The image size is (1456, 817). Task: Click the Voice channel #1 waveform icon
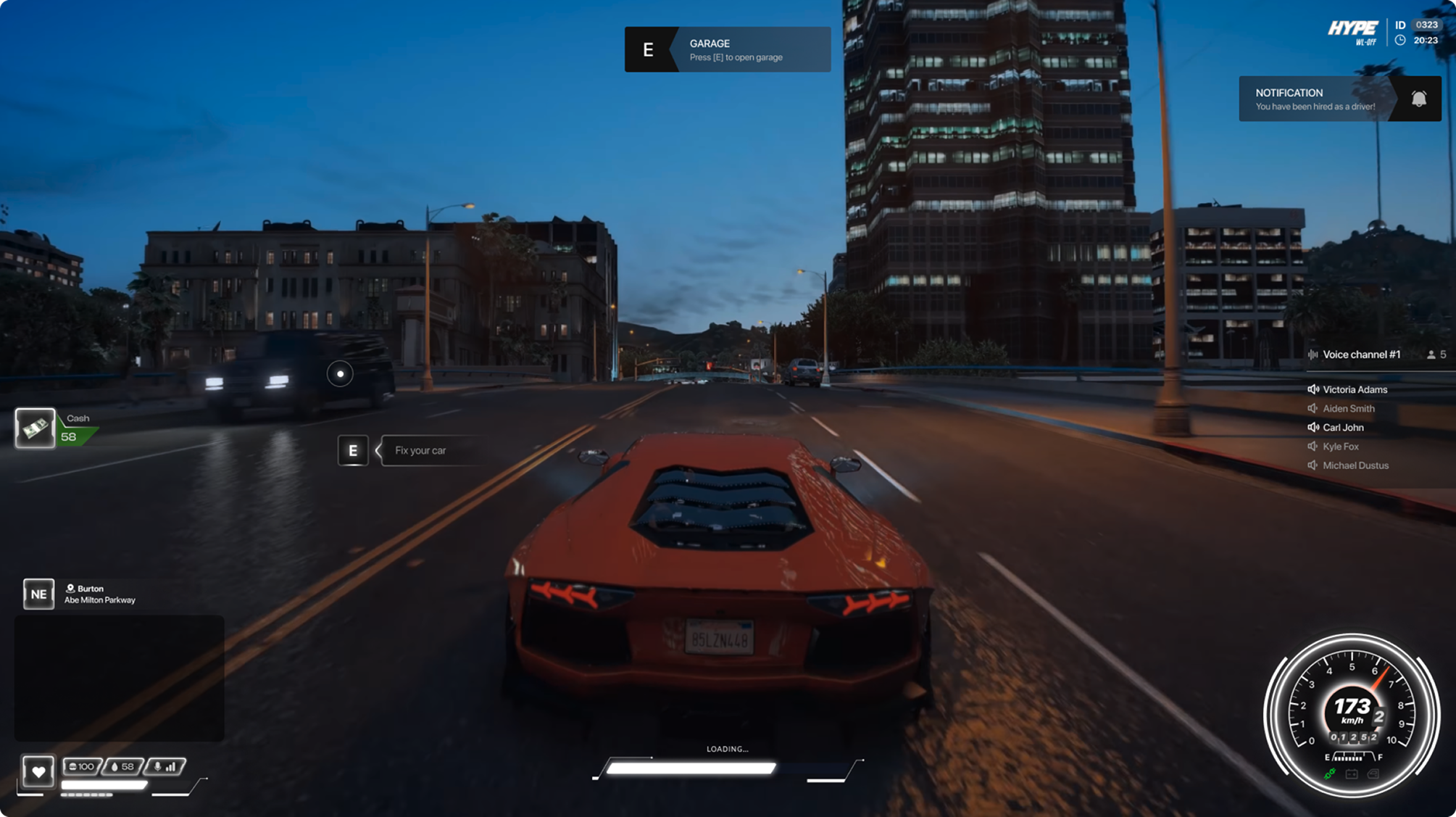(1314, 354)
